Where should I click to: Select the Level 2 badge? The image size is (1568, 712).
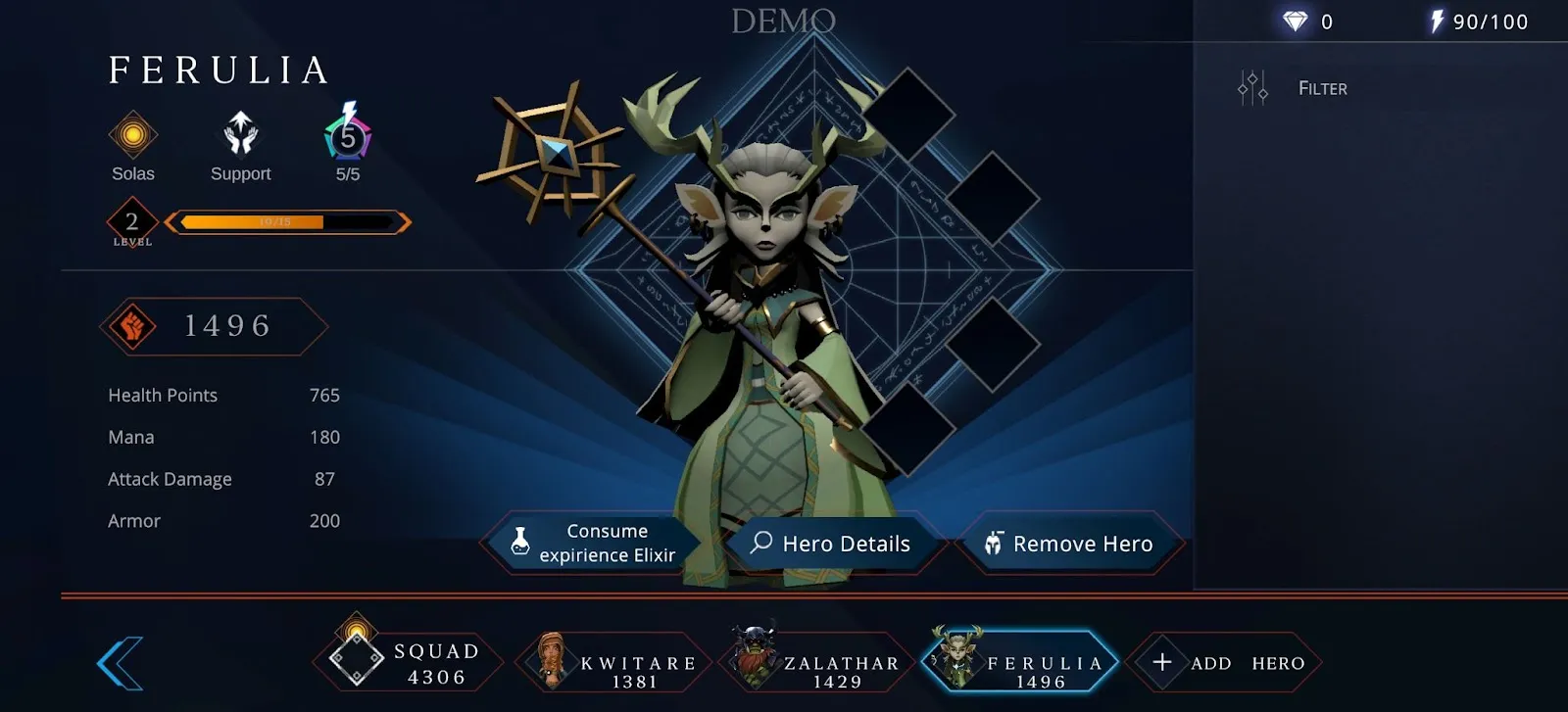(x=130, y=220)
